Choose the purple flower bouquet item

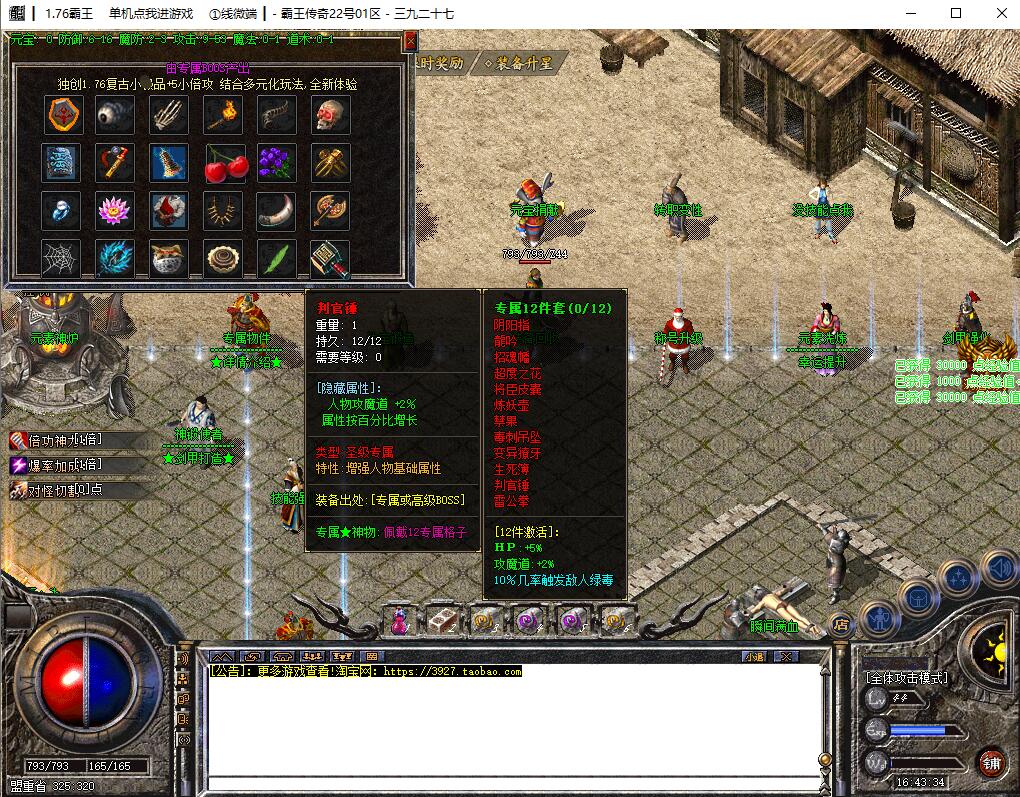click(277, 163)
